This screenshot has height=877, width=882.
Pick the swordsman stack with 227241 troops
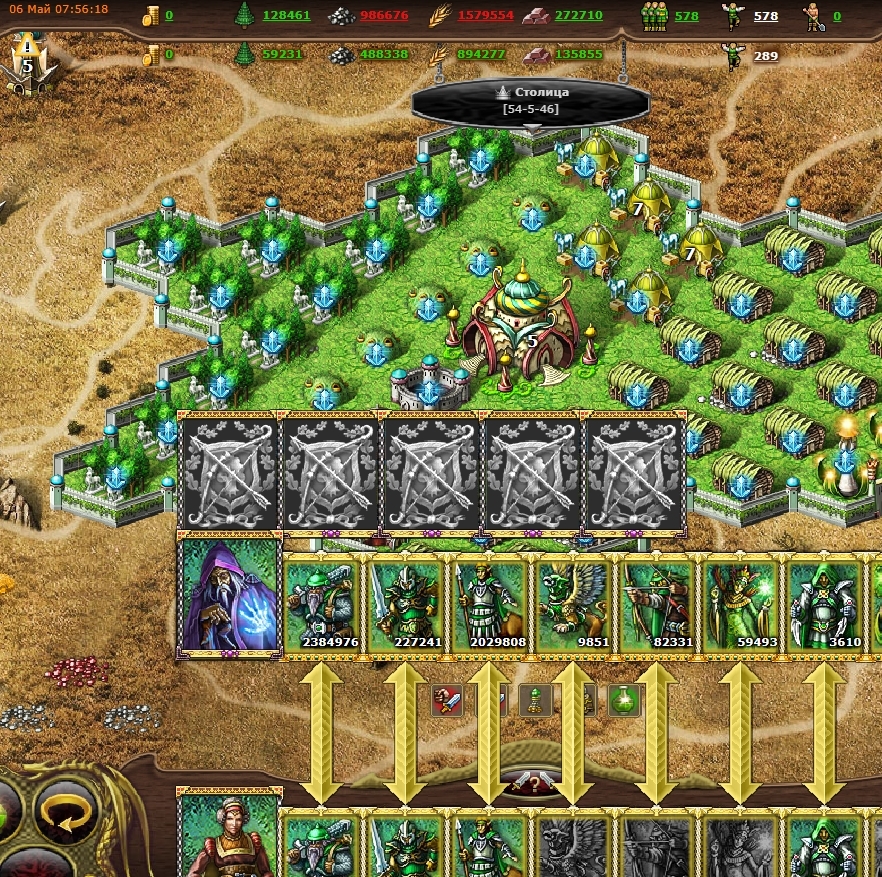point(406,606)
